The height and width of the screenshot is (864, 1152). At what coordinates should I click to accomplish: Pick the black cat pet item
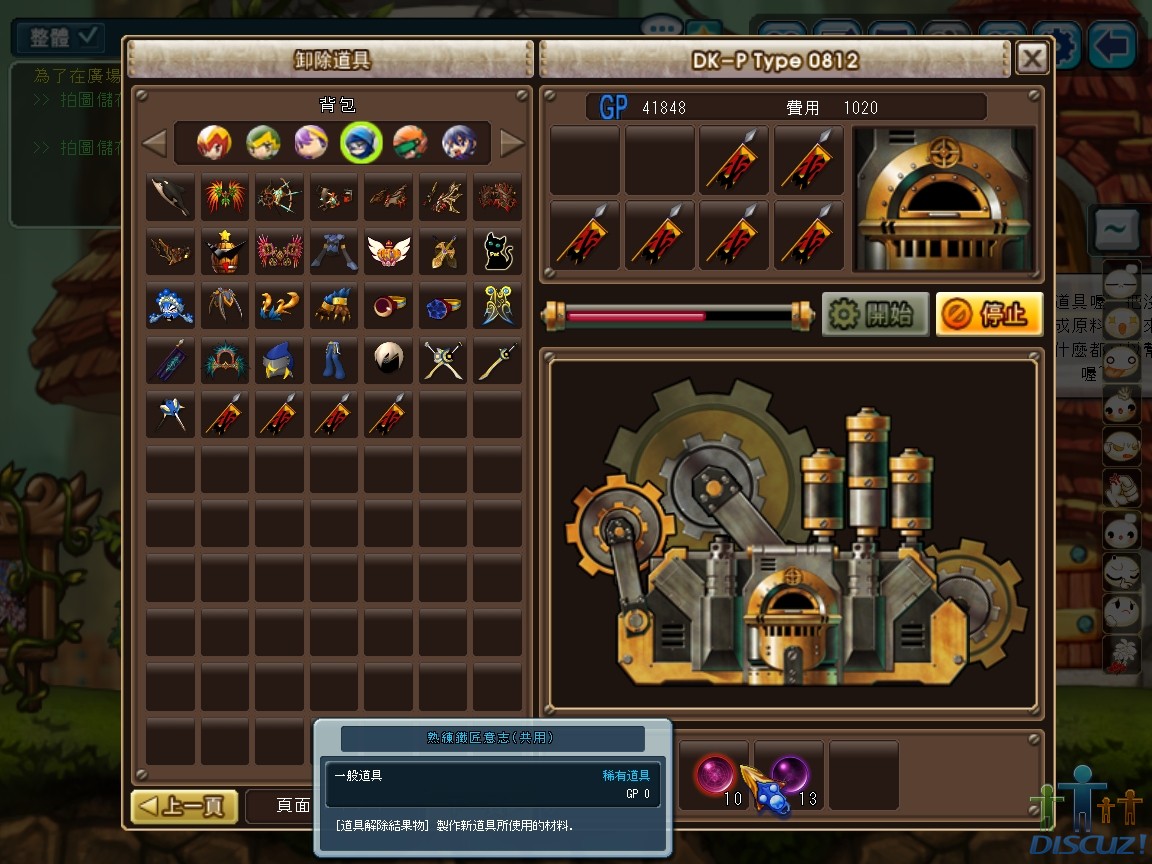click(x=497, y=251)
